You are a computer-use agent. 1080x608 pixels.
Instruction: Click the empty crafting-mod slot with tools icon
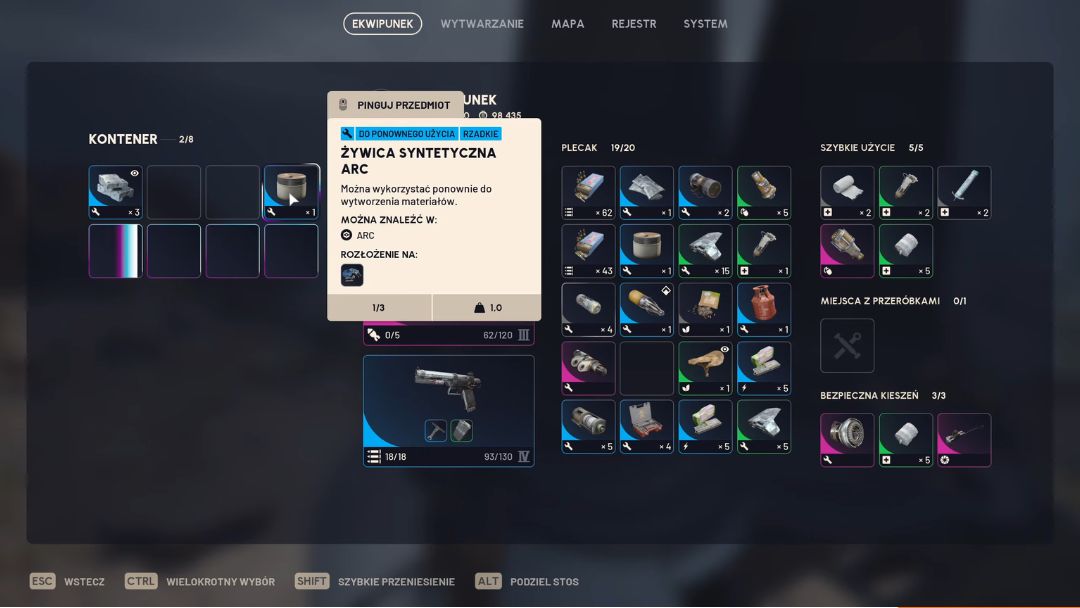pos(847,345)
